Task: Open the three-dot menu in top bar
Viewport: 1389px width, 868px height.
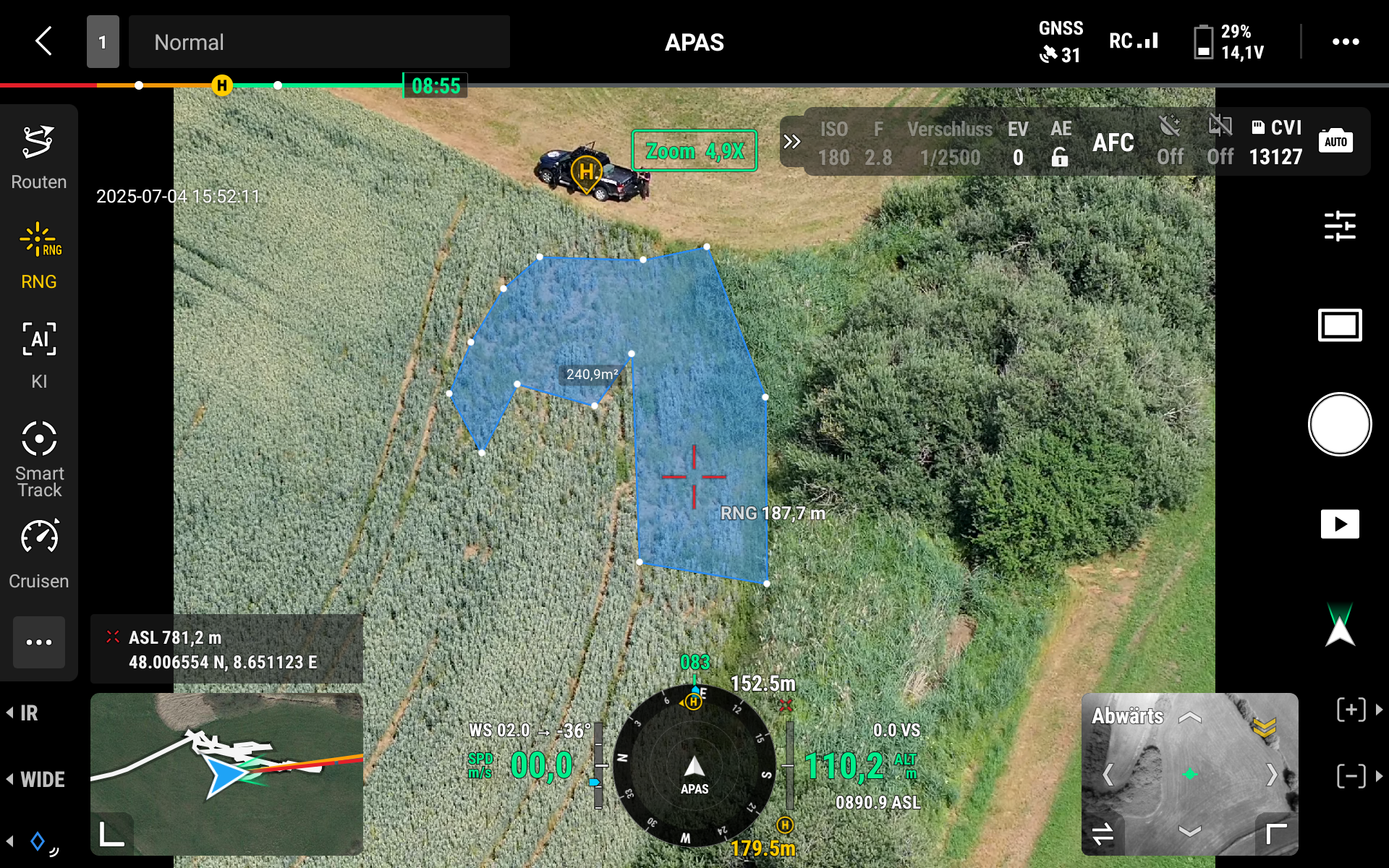Action: 1345,42
